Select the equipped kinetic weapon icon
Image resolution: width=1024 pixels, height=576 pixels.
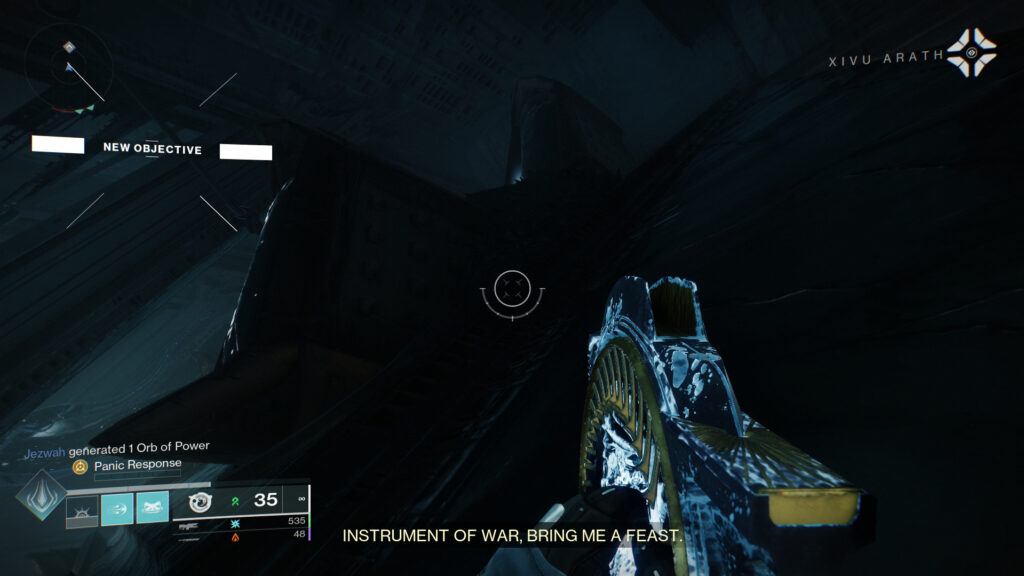point(199,501)
